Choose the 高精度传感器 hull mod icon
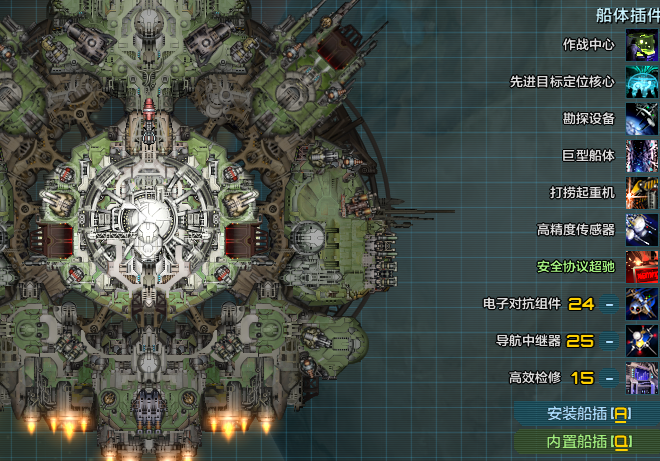This screenshot has height=461, width=660. pyautogui.click(x=641, y=230)
